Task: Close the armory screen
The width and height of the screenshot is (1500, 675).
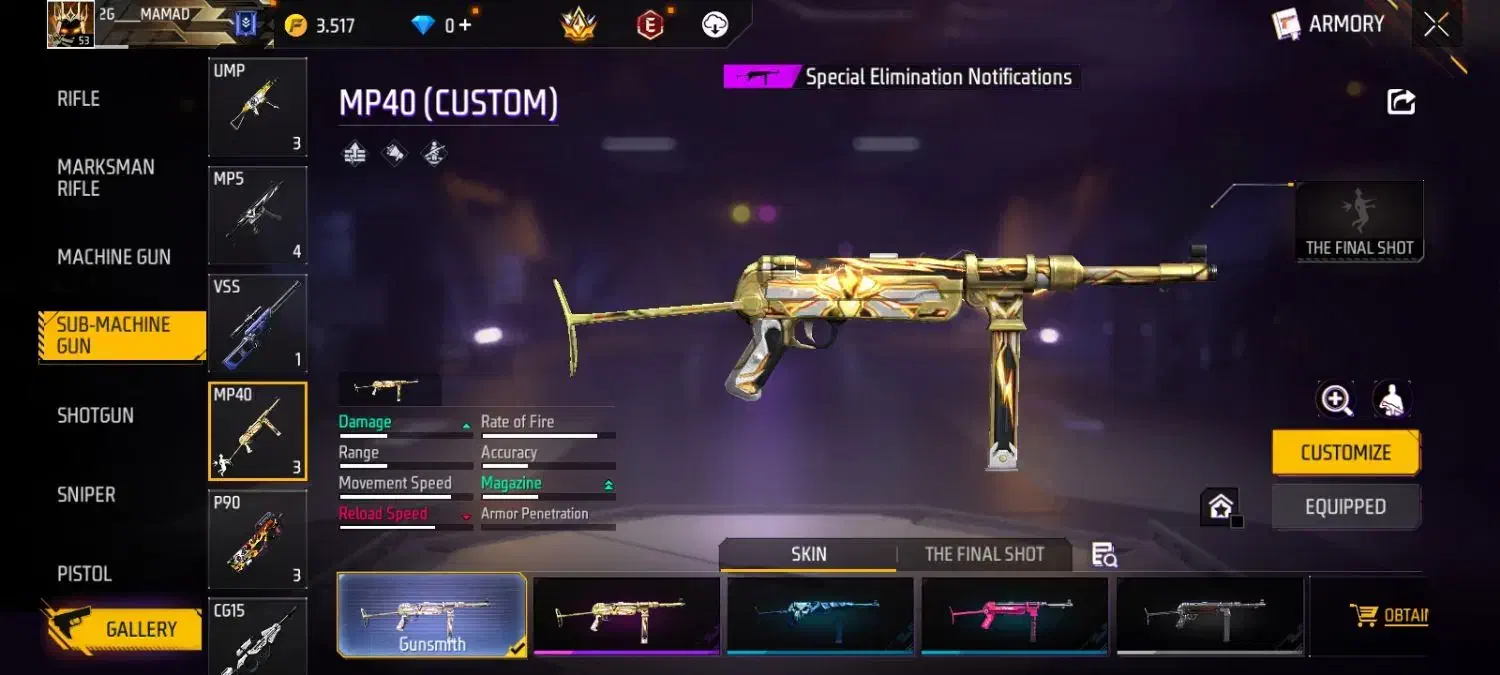Action: pyautogui.click(x=1436, y=25)
